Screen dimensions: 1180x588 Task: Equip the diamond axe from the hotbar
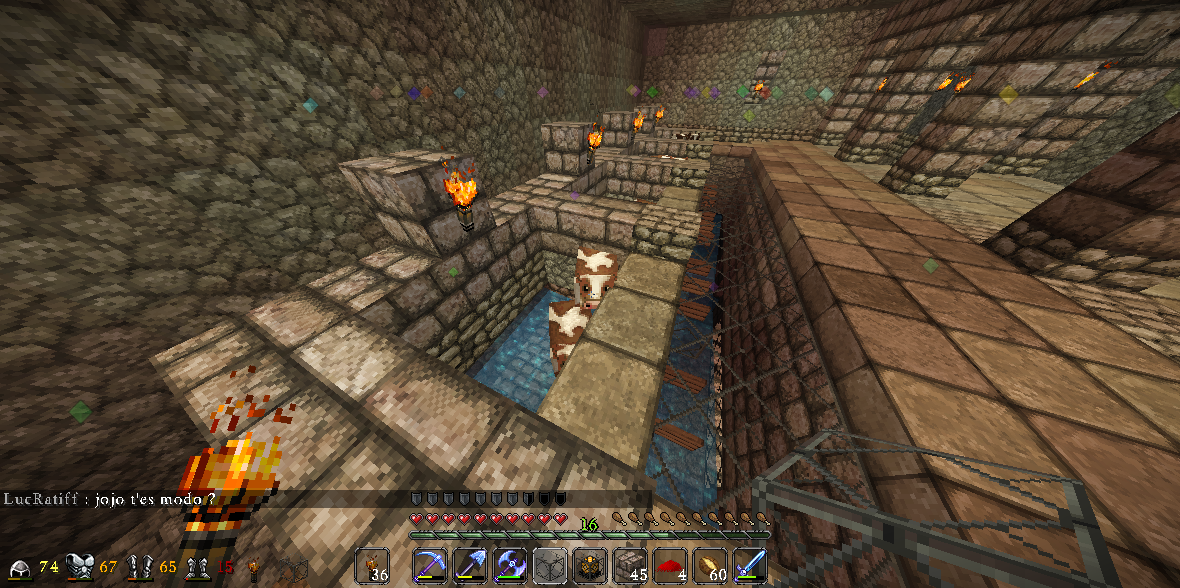510,566
